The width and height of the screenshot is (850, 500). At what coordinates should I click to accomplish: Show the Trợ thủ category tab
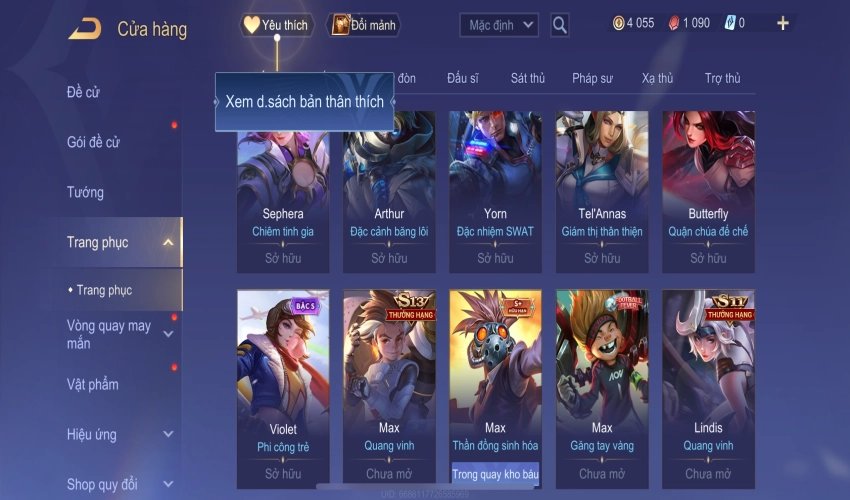coord(722,78)
